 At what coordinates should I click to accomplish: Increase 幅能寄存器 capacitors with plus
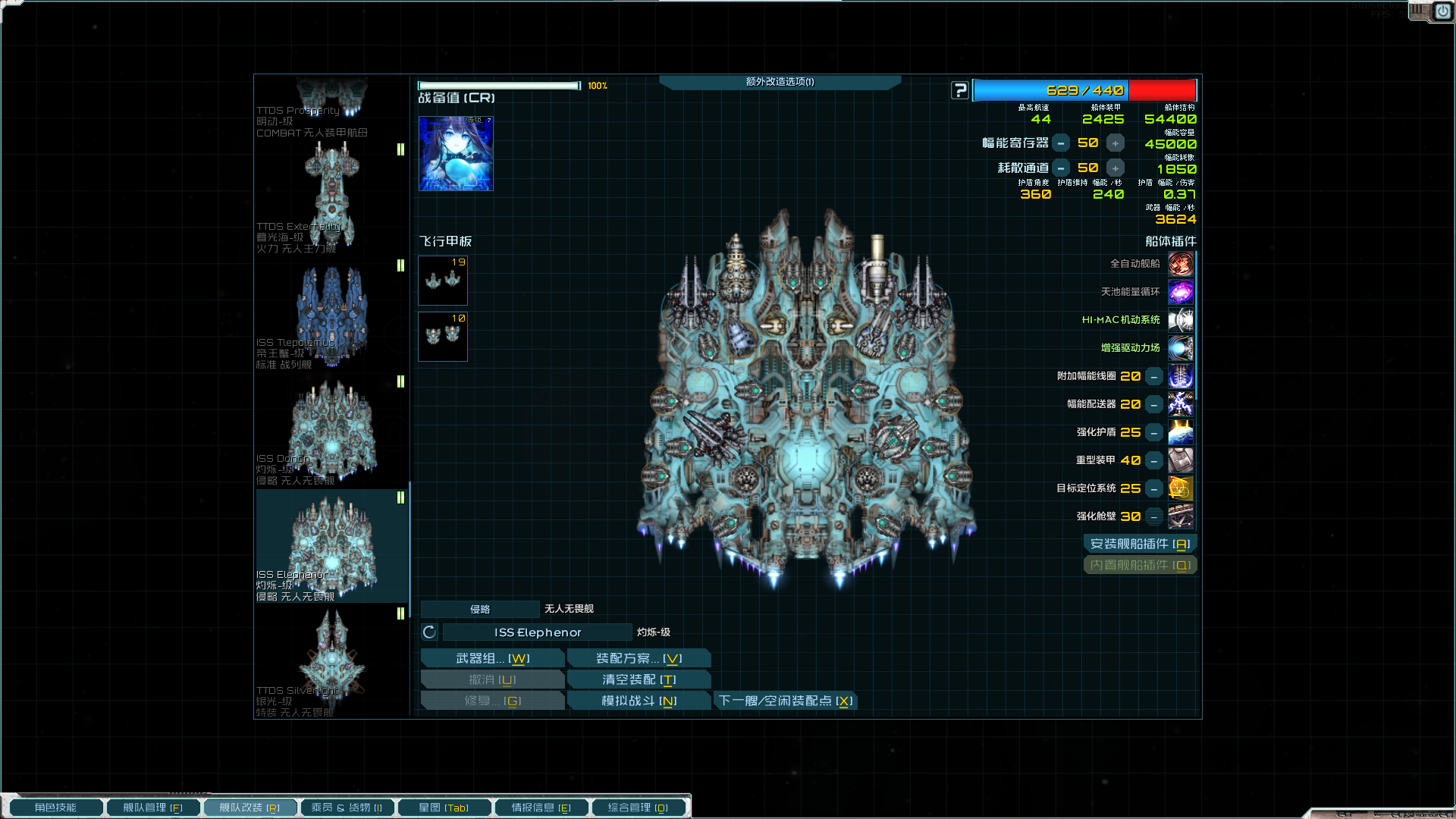(x=1115, y=143)
